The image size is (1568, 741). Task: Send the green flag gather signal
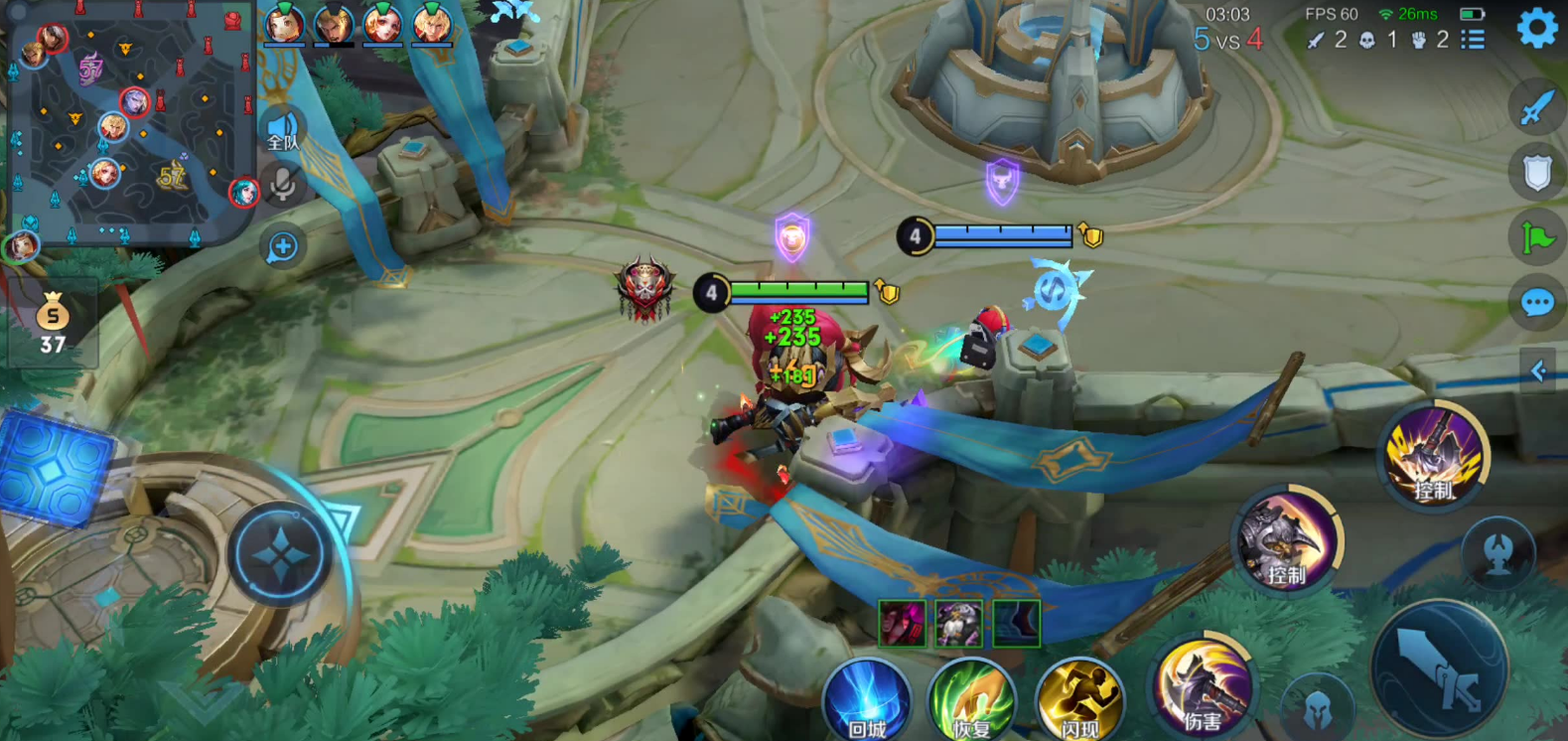1536,238
